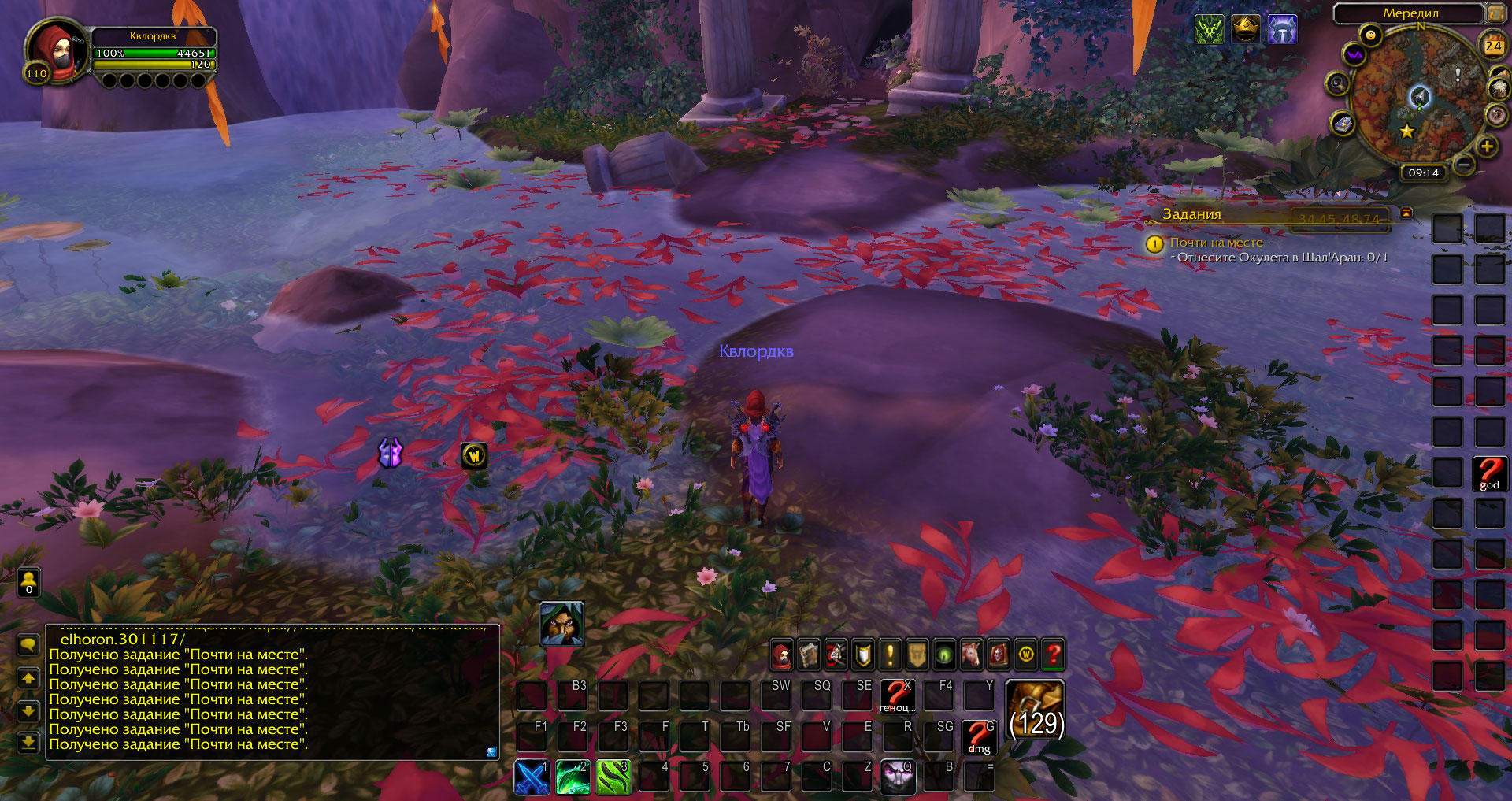Open the quest log exclamation mark button
This screenshot has height=801, width=1512.
(890, 655)
